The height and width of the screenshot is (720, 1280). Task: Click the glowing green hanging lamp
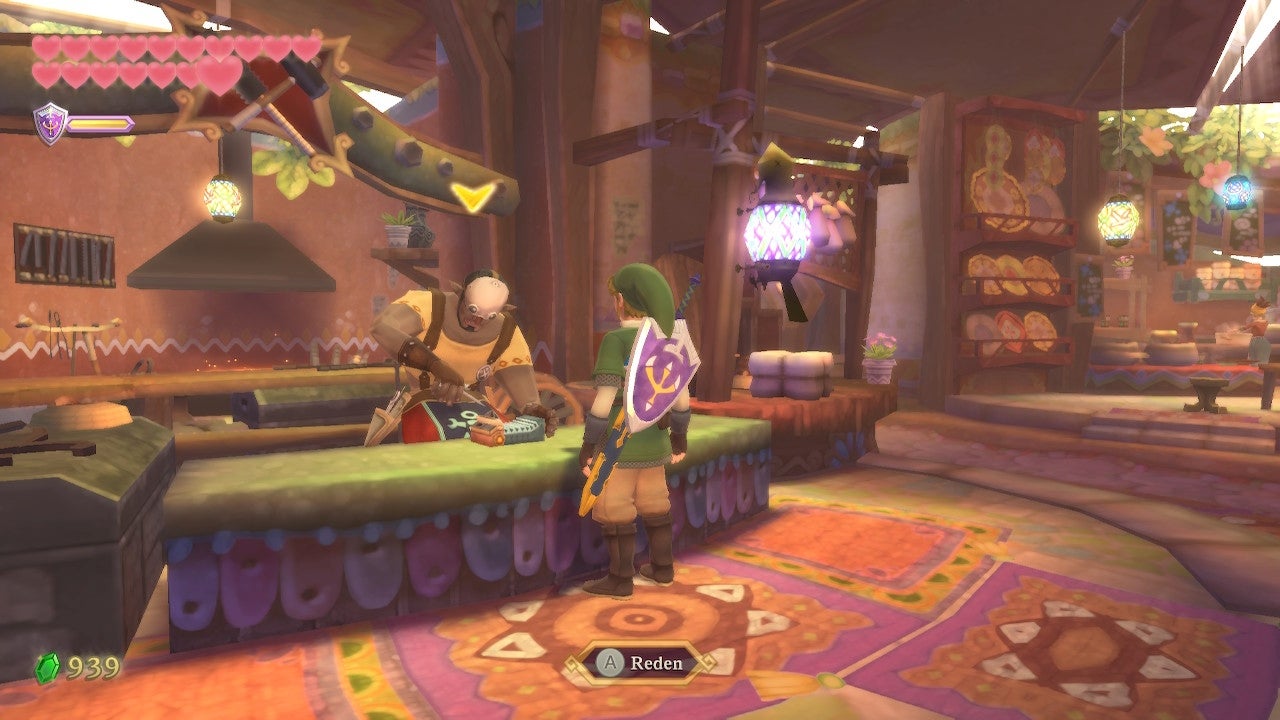[x=223, y=198]
